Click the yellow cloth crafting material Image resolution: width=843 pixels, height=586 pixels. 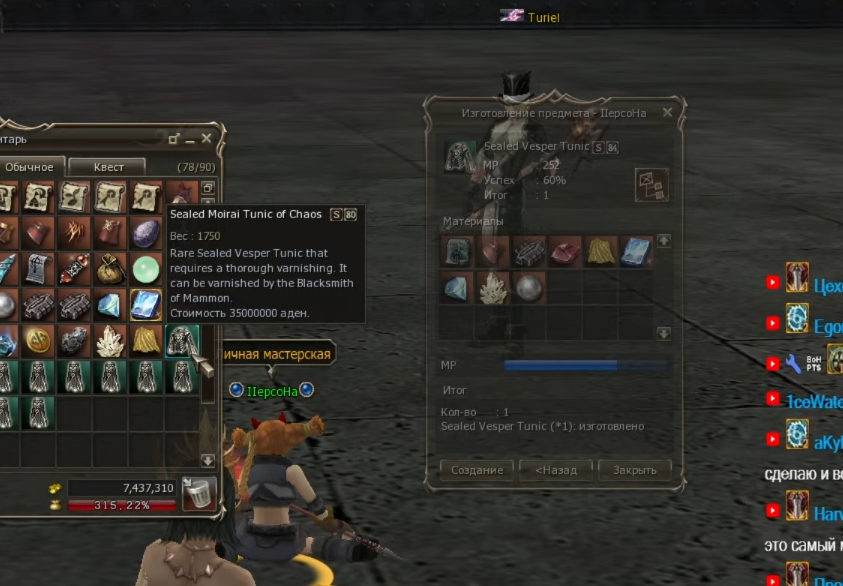click(600, 252)
